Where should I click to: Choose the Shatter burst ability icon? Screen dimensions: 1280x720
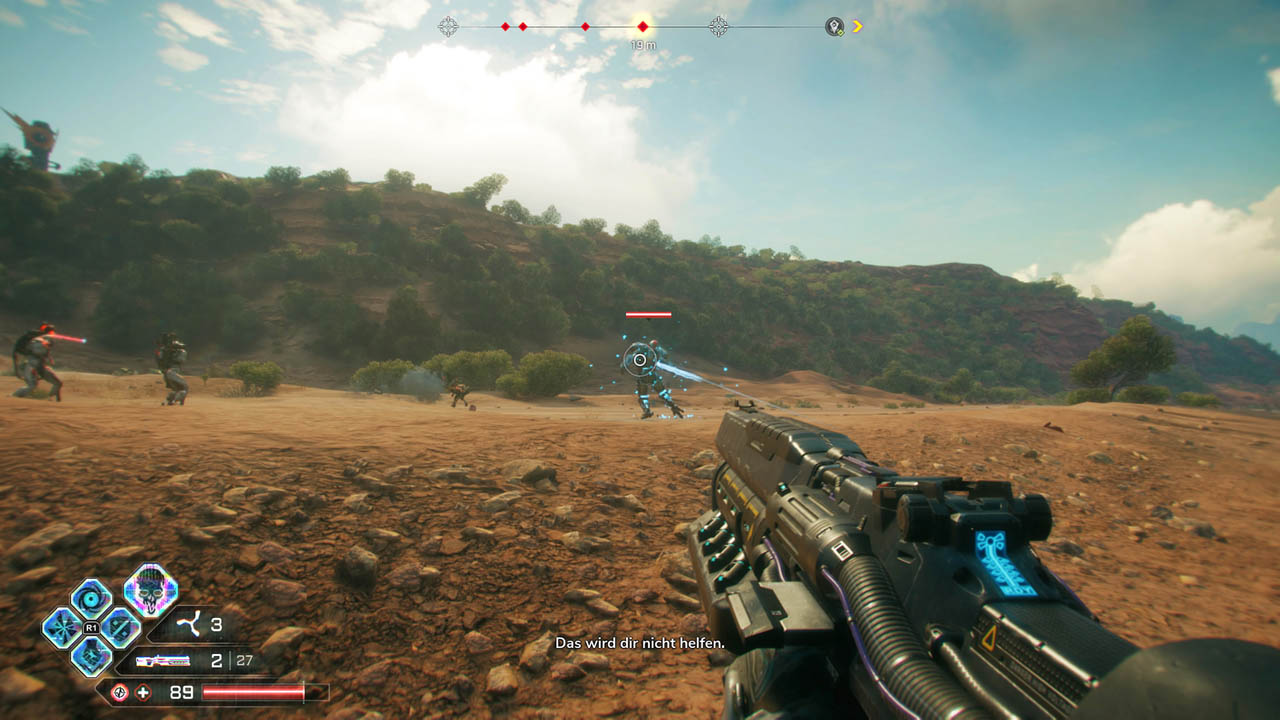tap(61, 628)
